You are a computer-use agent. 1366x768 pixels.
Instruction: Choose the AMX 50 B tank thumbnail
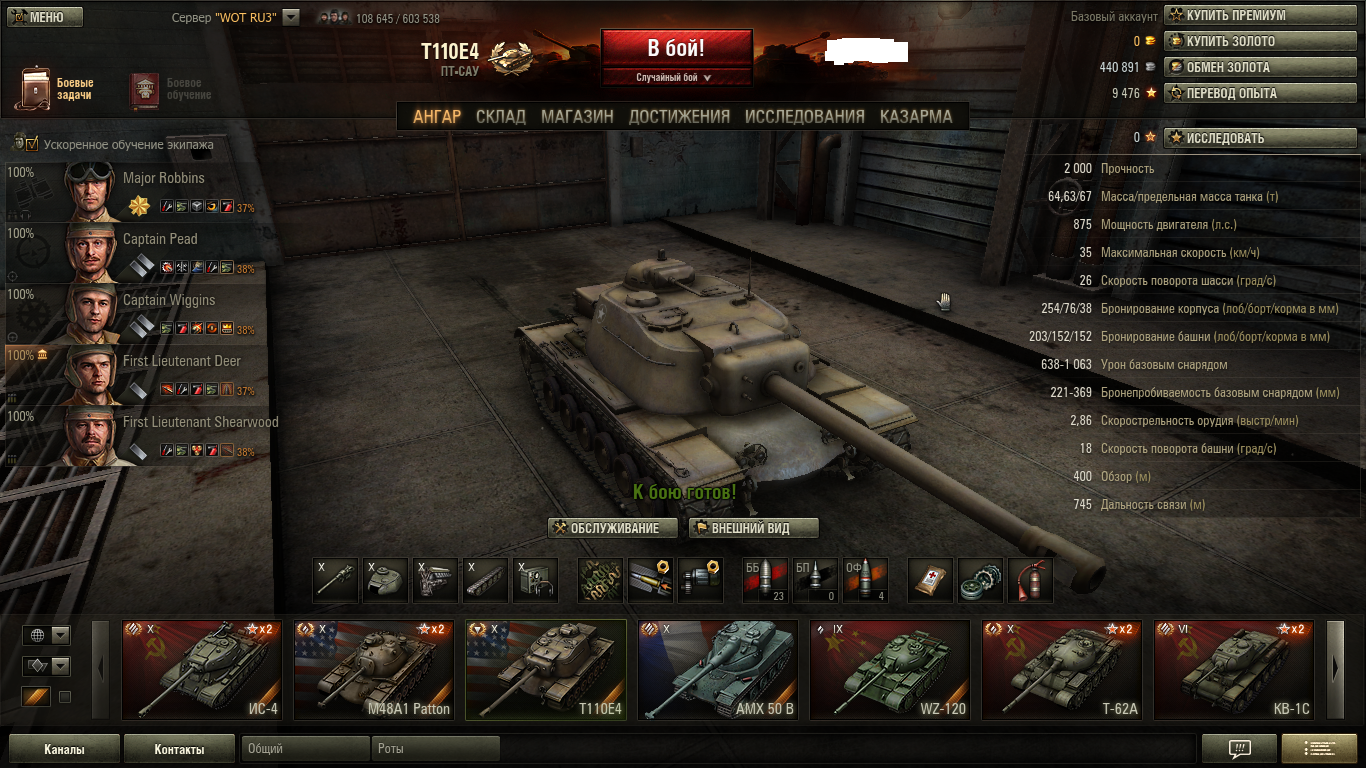pos(717,669)
